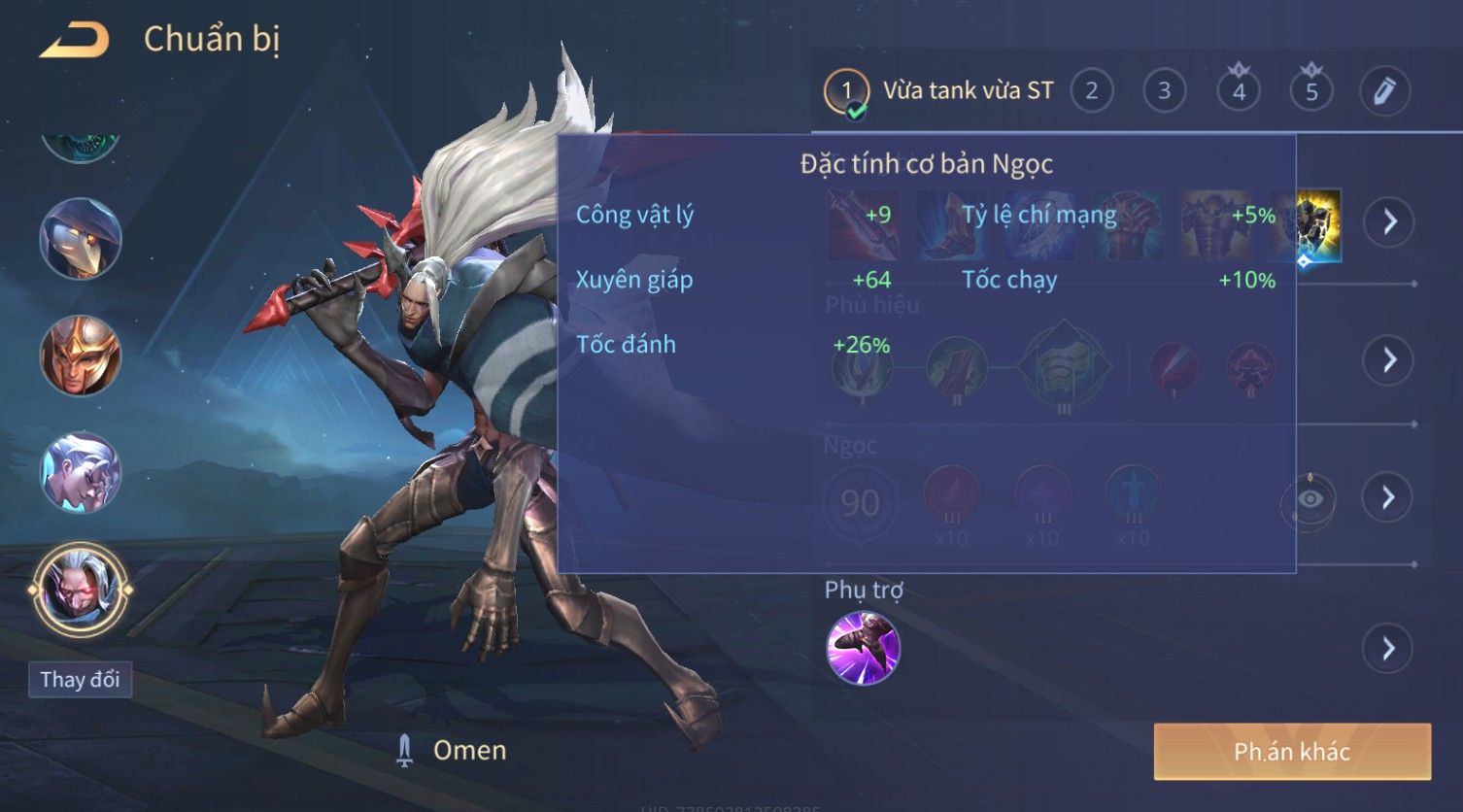
Task: Go back with the arrow button
Action: [x=73, y=41]
